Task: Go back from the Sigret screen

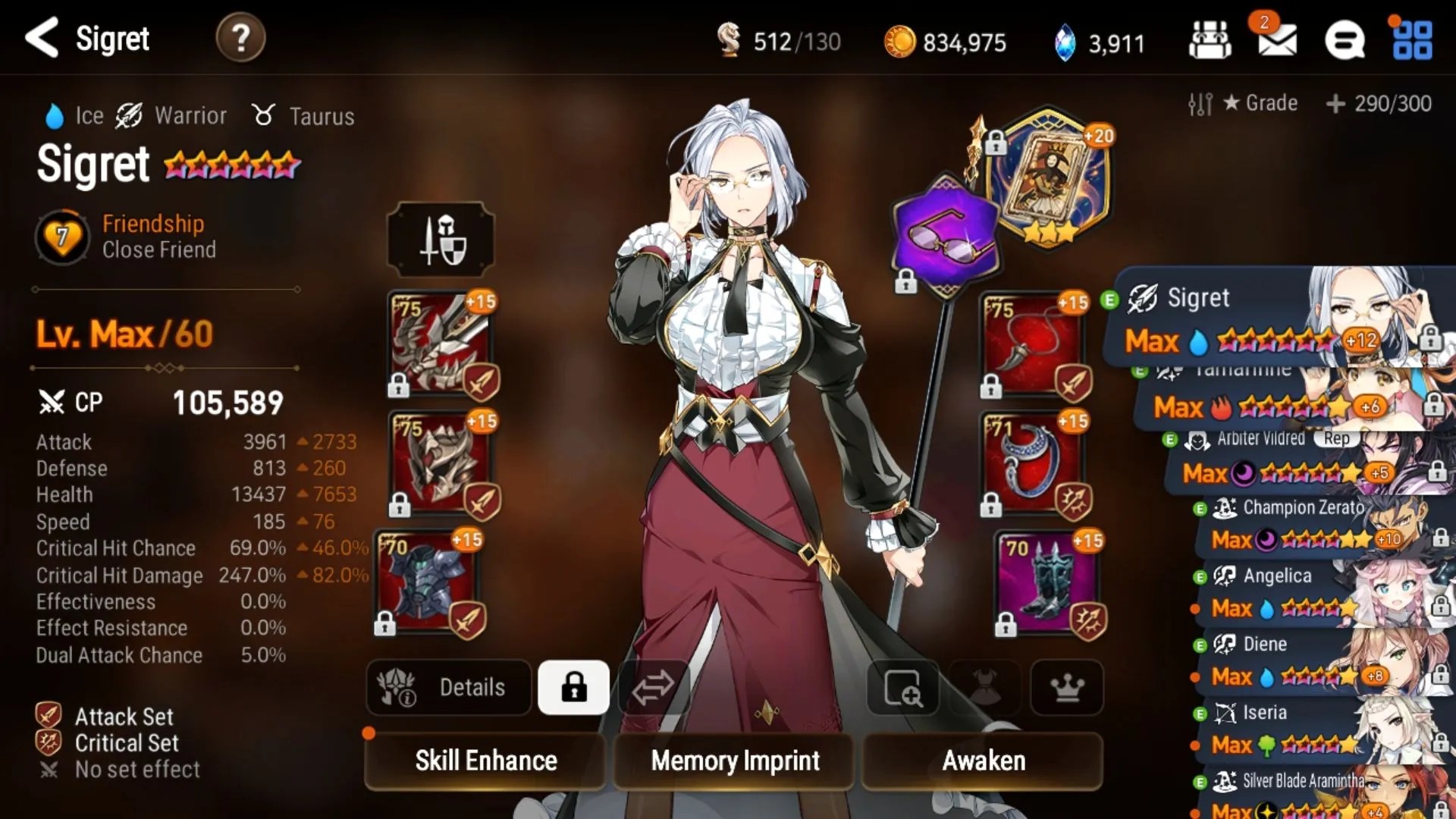Action: click(42, 38)
